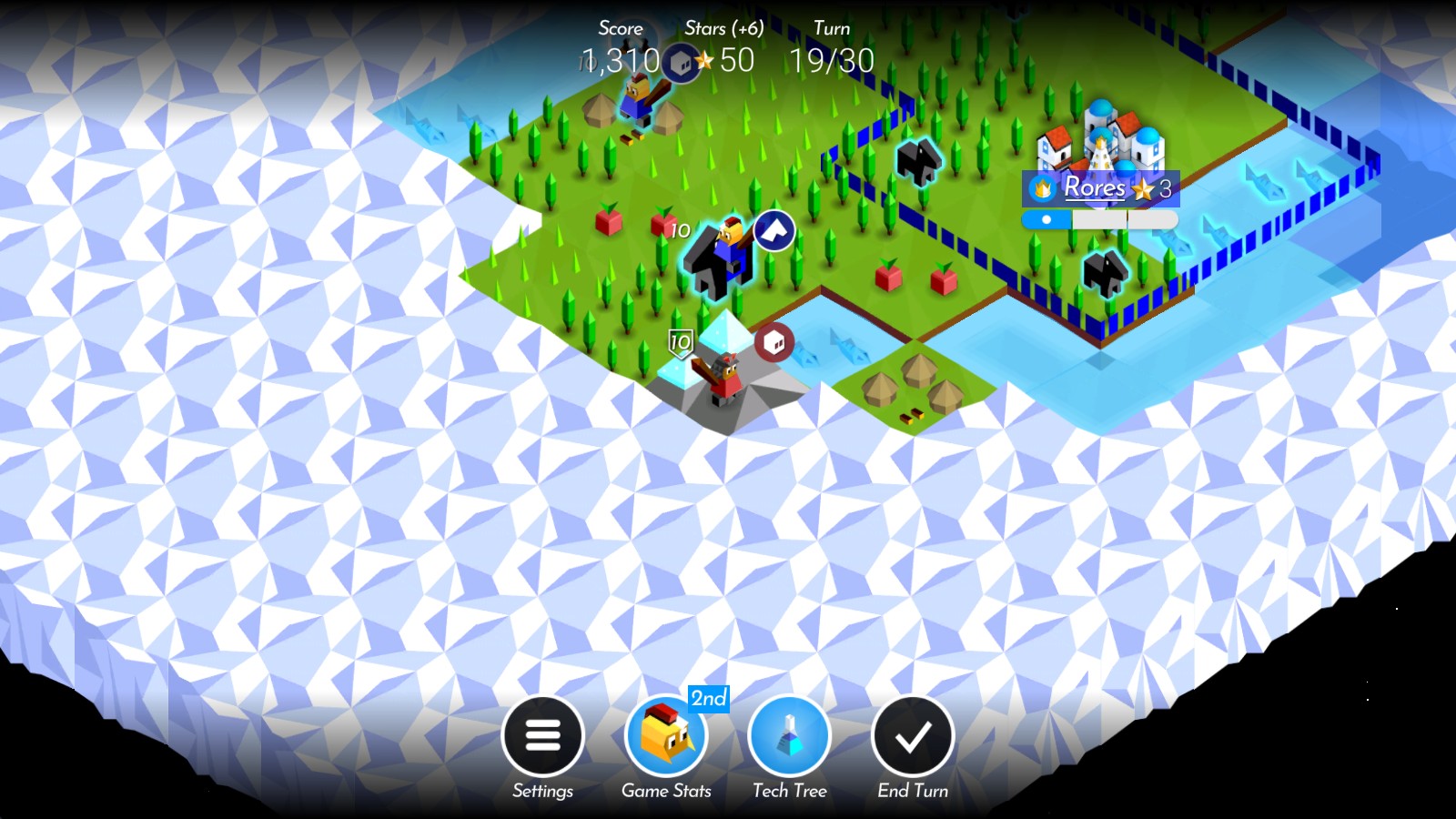Open the Tech Tree
Viewport: 1456px width, 819px height.
pos(789,736)
